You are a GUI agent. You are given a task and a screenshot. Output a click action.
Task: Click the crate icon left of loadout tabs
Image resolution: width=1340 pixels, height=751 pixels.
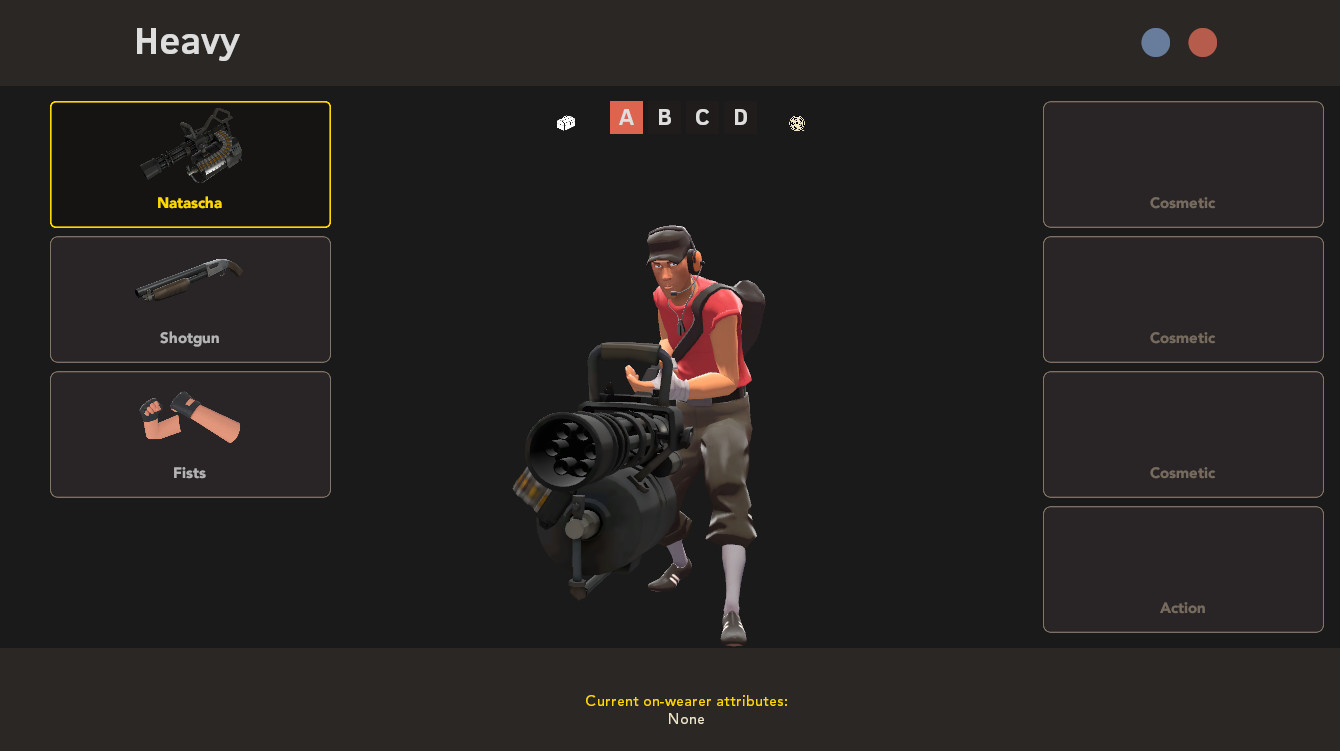coord(565,122)
